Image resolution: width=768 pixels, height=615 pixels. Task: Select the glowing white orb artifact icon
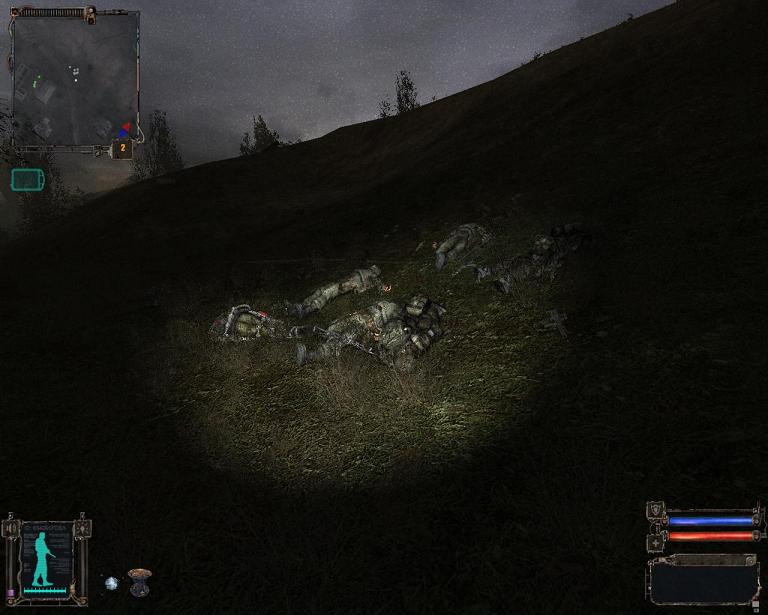111,582
